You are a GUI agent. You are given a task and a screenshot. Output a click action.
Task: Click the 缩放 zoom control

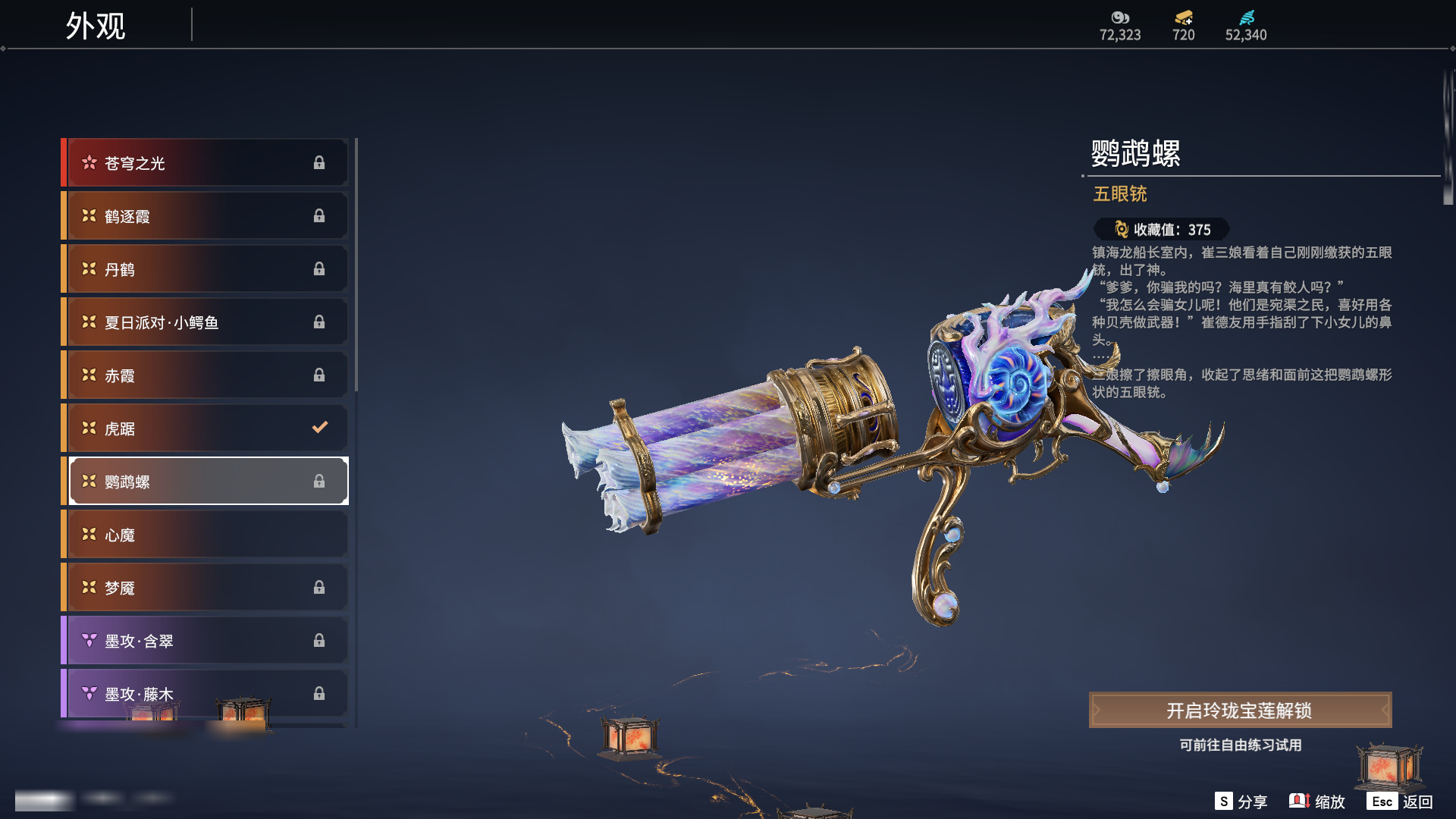click(x=1317, y=802)
